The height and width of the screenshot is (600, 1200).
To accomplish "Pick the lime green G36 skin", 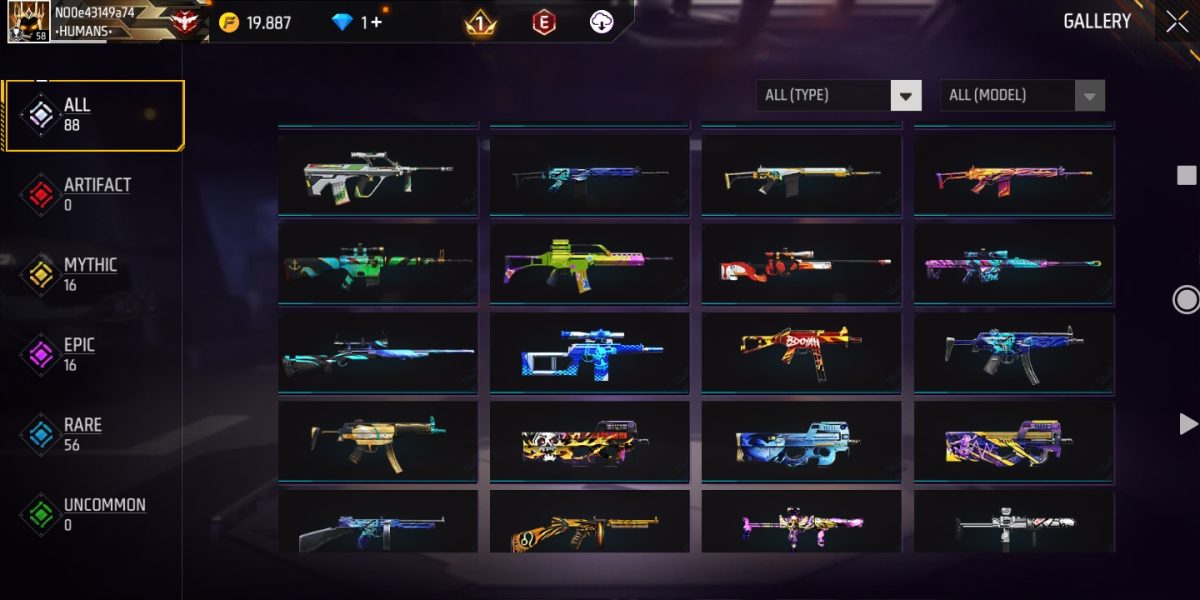I will tap(589, 263).
